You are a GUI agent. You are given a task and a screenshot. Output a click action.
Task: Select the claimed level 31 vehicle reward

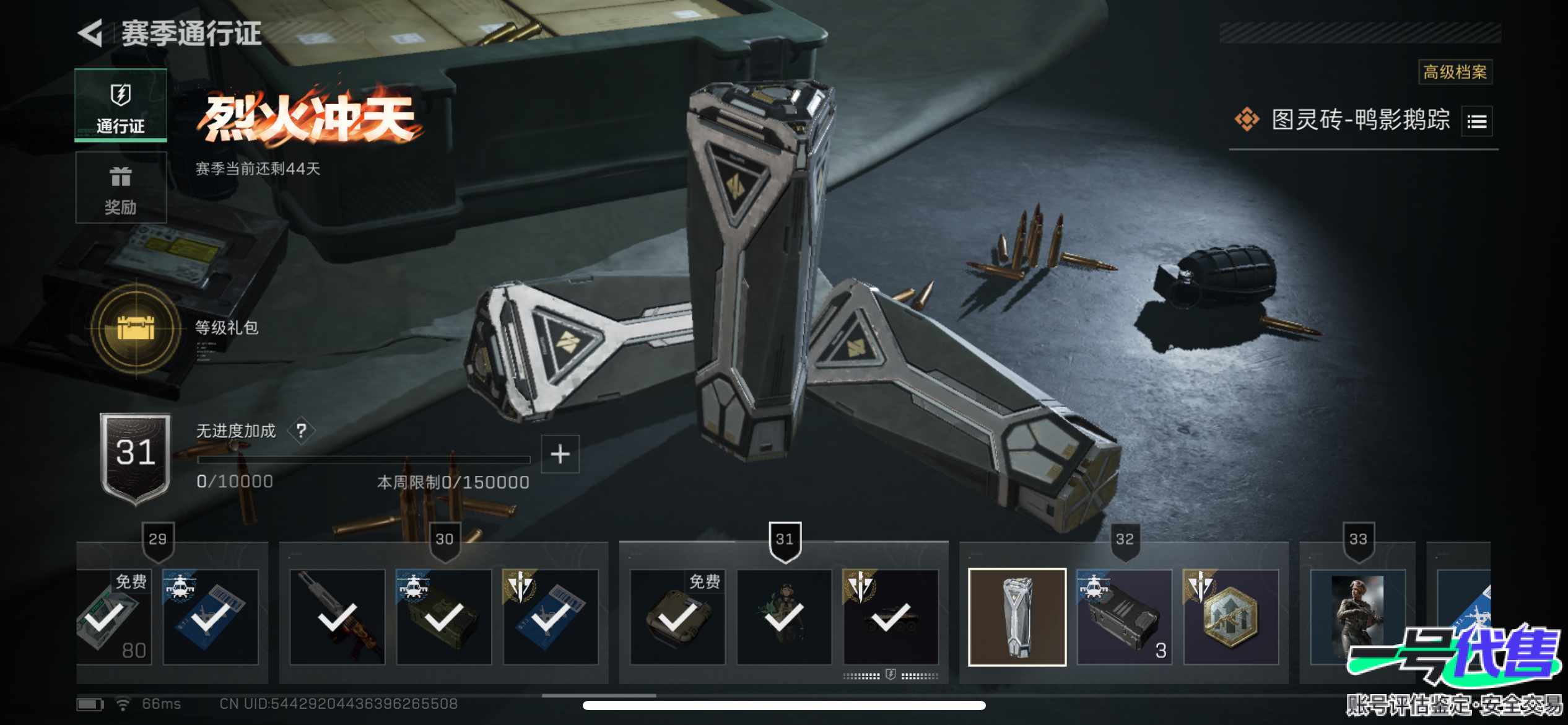click(891, 617)
